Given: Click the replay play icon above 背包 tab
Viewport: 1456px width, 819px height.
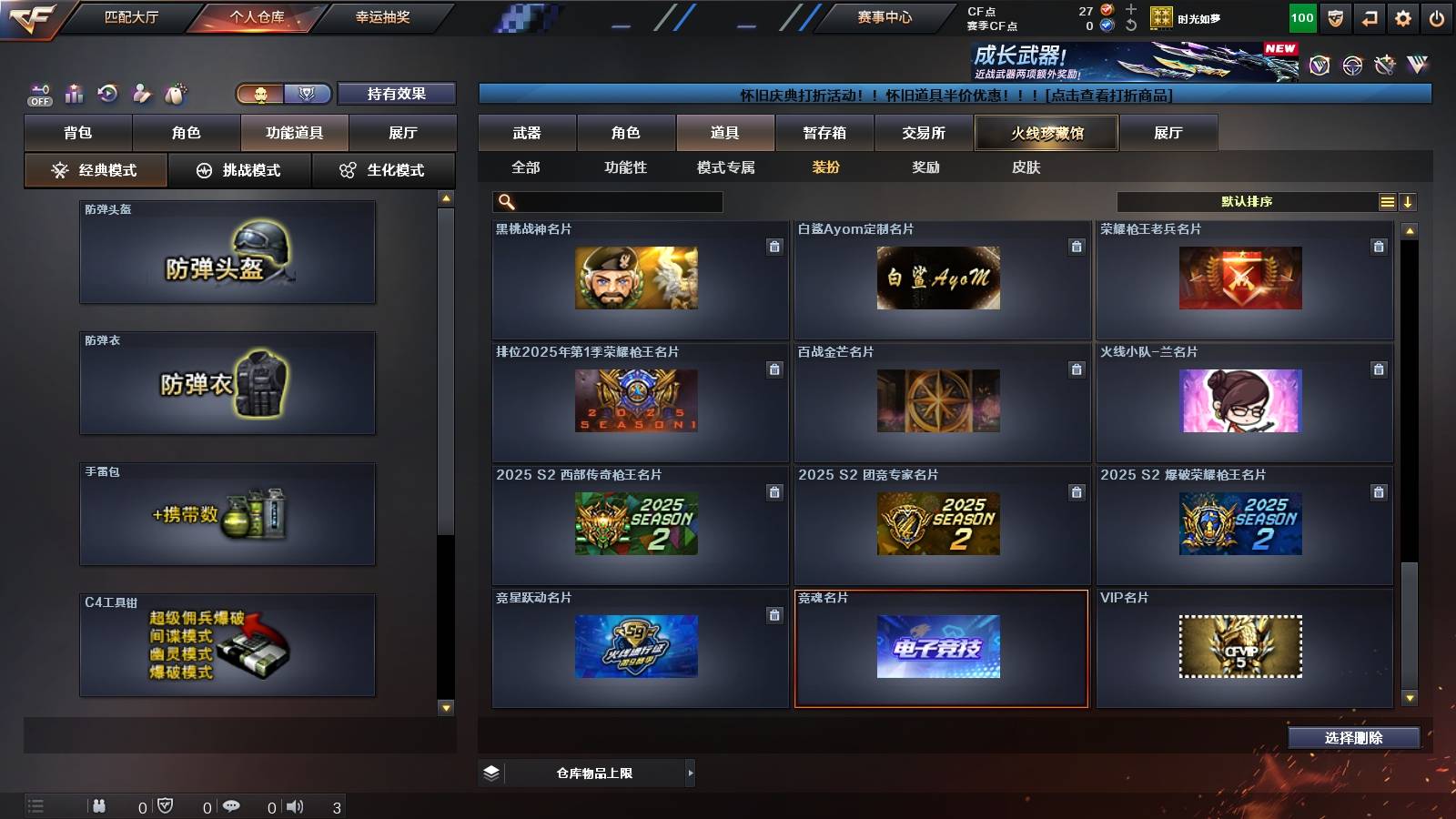Looking at the screenshot, I should coord(107,93).
